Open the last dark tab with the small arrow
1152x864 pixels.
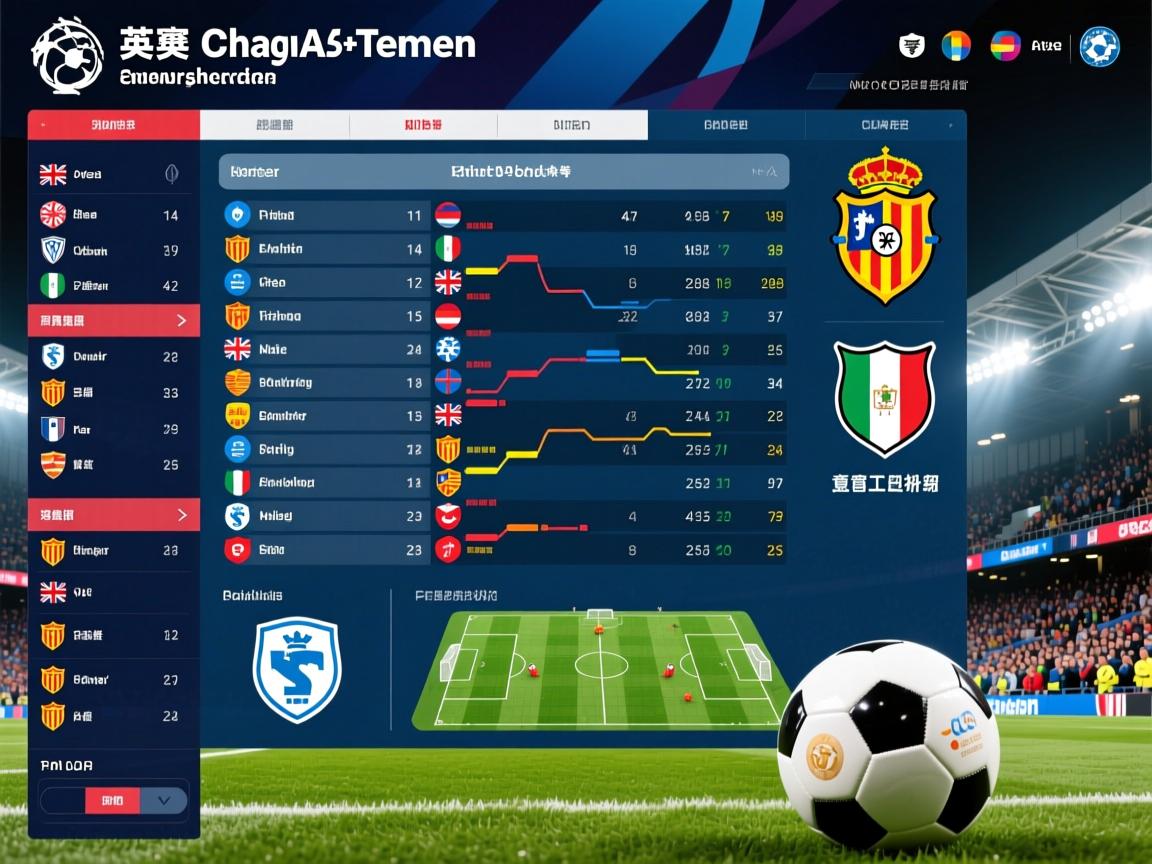coord(886,125)
